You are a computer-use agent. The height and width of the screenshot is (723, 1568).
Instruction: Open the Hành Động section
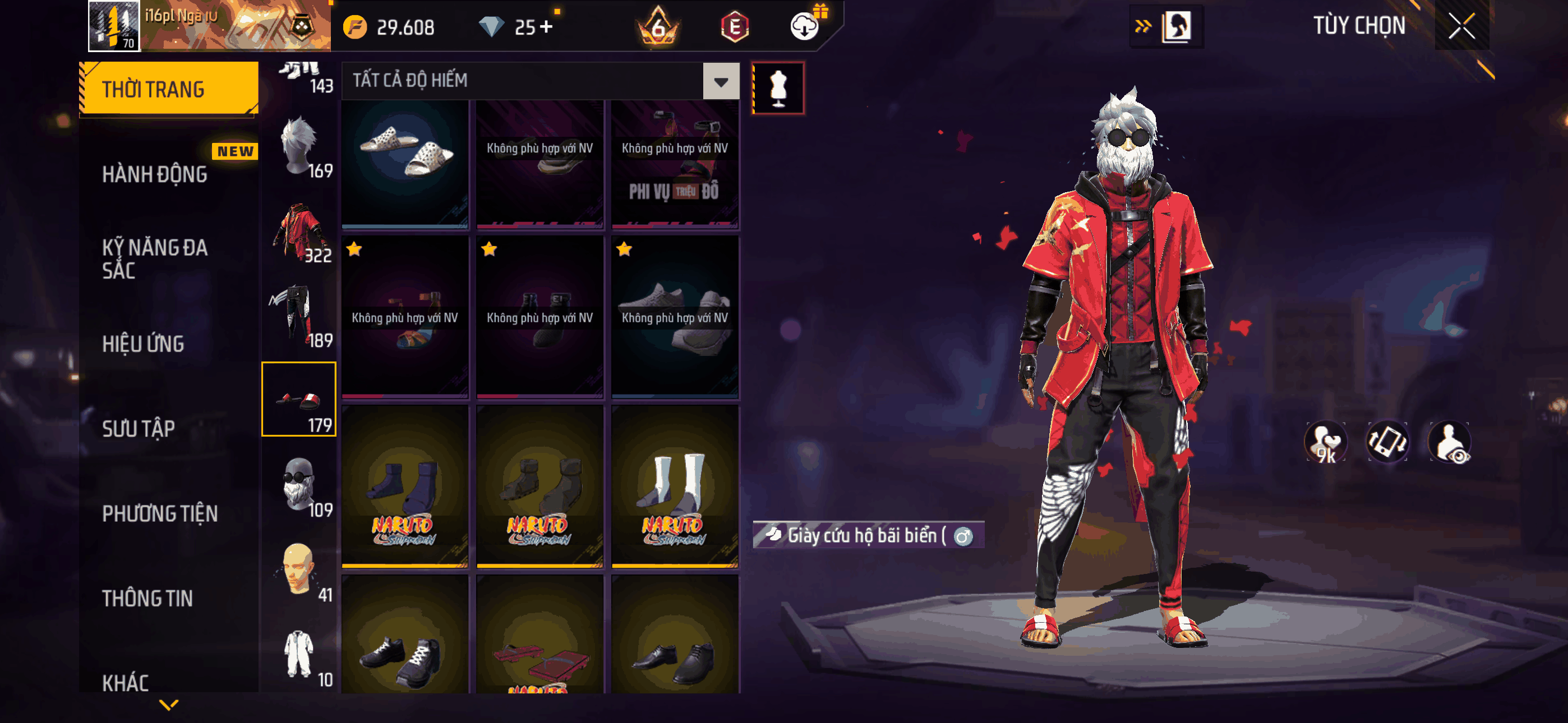pyautogui.click(x=155, y=175)
